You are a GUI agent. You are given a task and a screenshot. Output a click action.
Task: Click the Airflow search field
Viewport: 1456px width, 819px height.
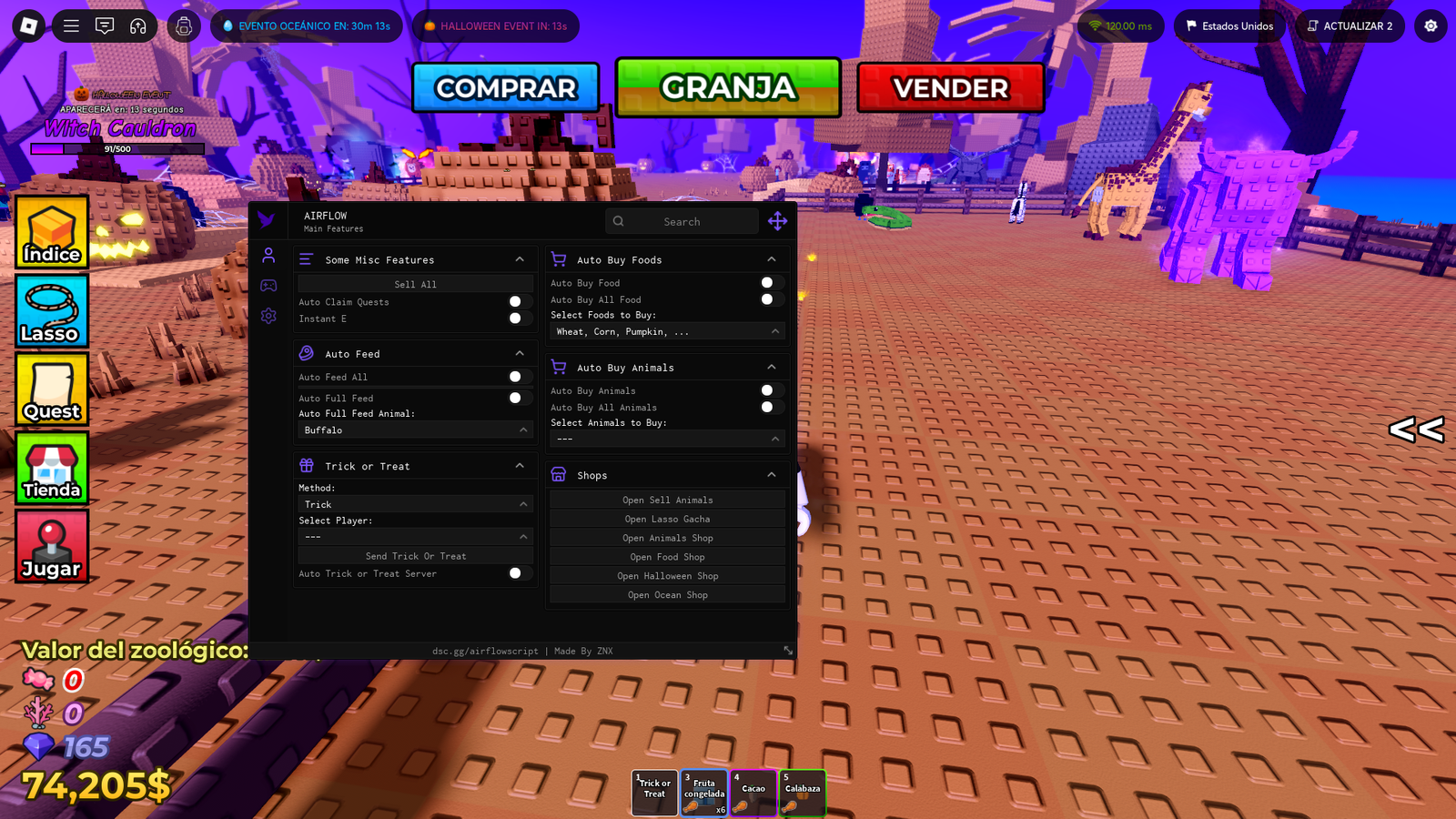[x=682, y=220]
